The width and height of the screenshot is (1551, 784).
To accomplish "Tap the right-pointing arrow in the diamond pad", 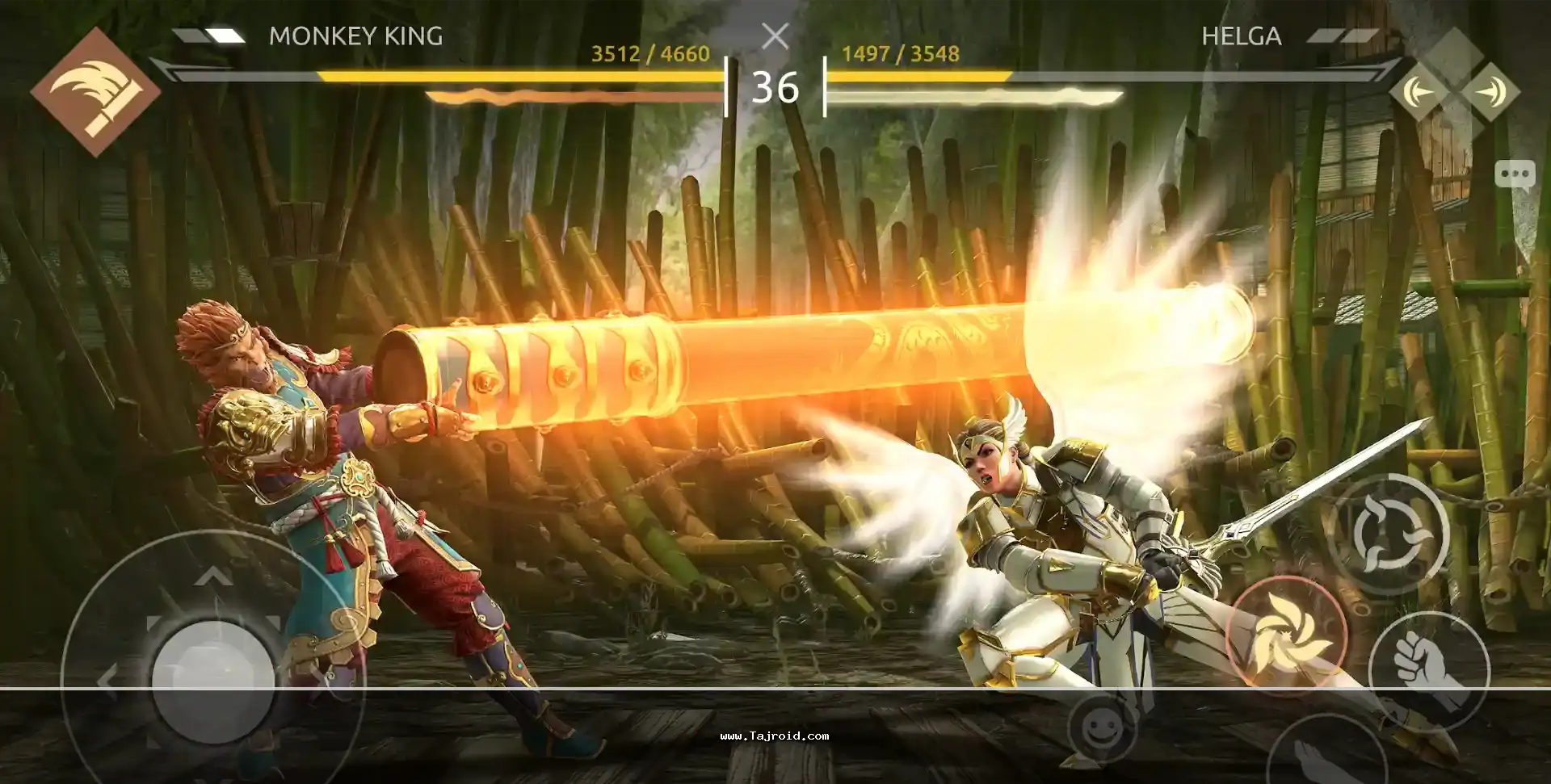I will pyautogui.click(x=1489, y=92).
